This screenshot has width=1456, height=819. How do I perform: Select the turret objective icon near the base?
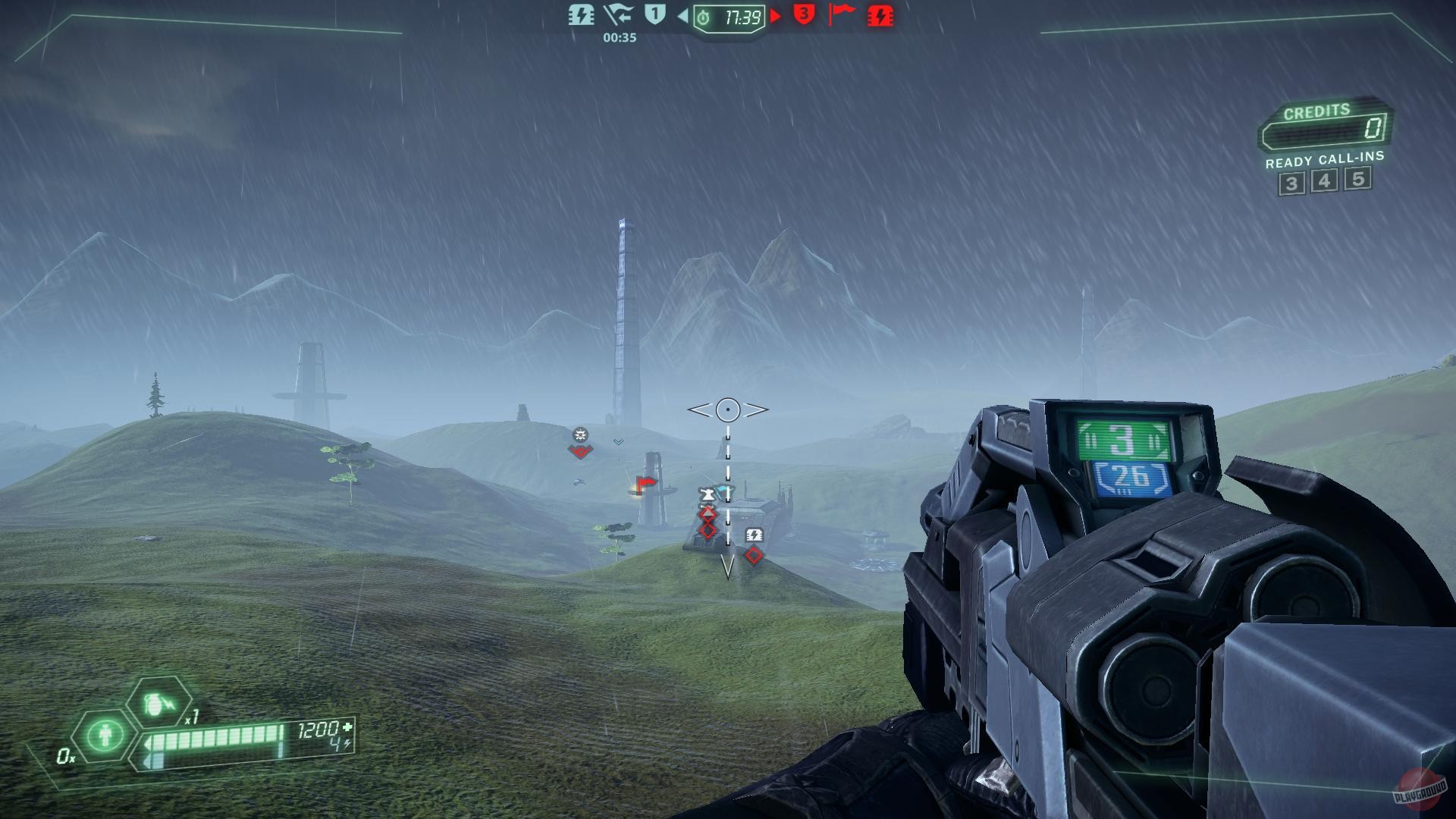[708, 494]
